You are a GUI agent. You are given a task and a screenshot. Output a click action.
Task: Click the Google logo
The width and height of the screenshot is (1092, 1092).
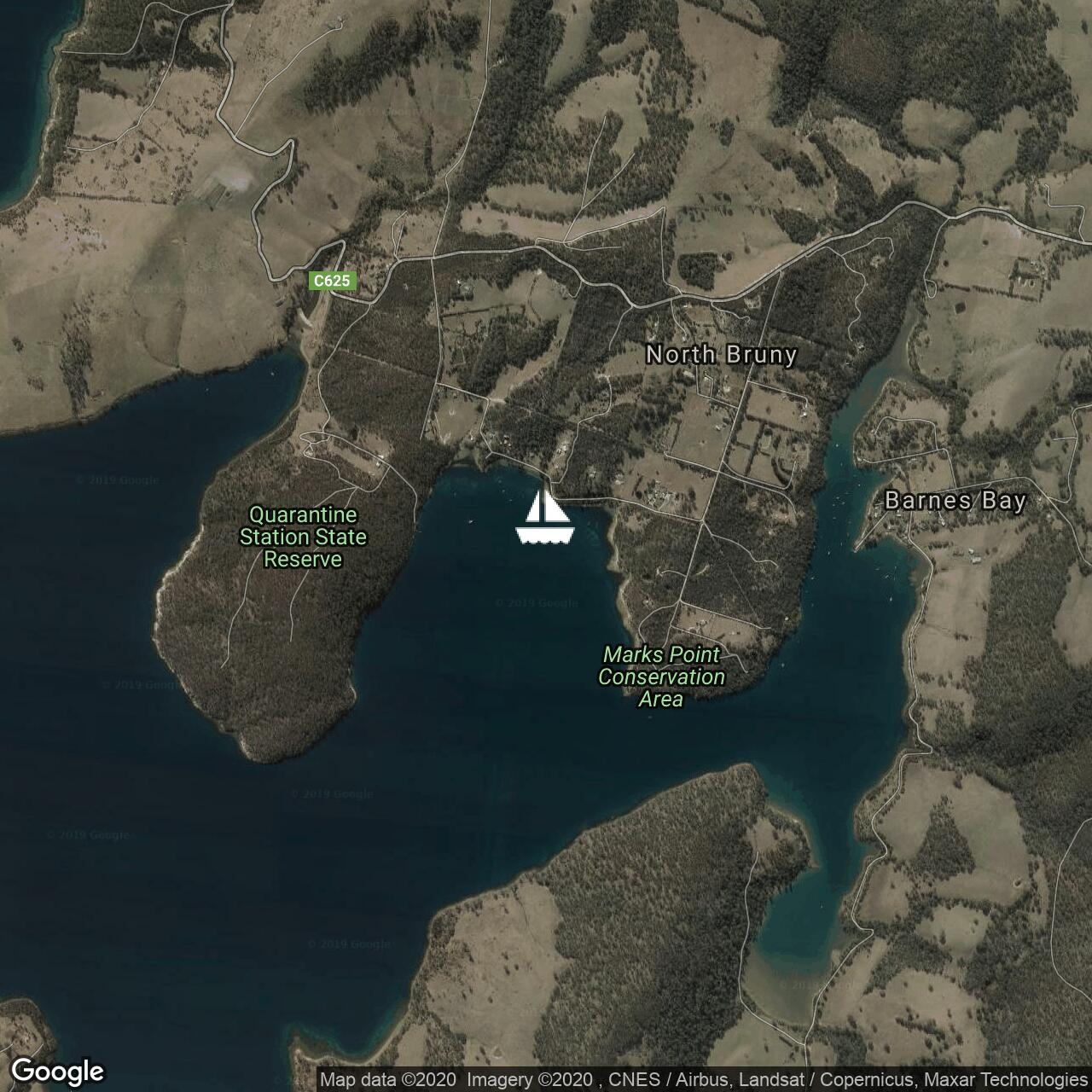pos(58,1071)
